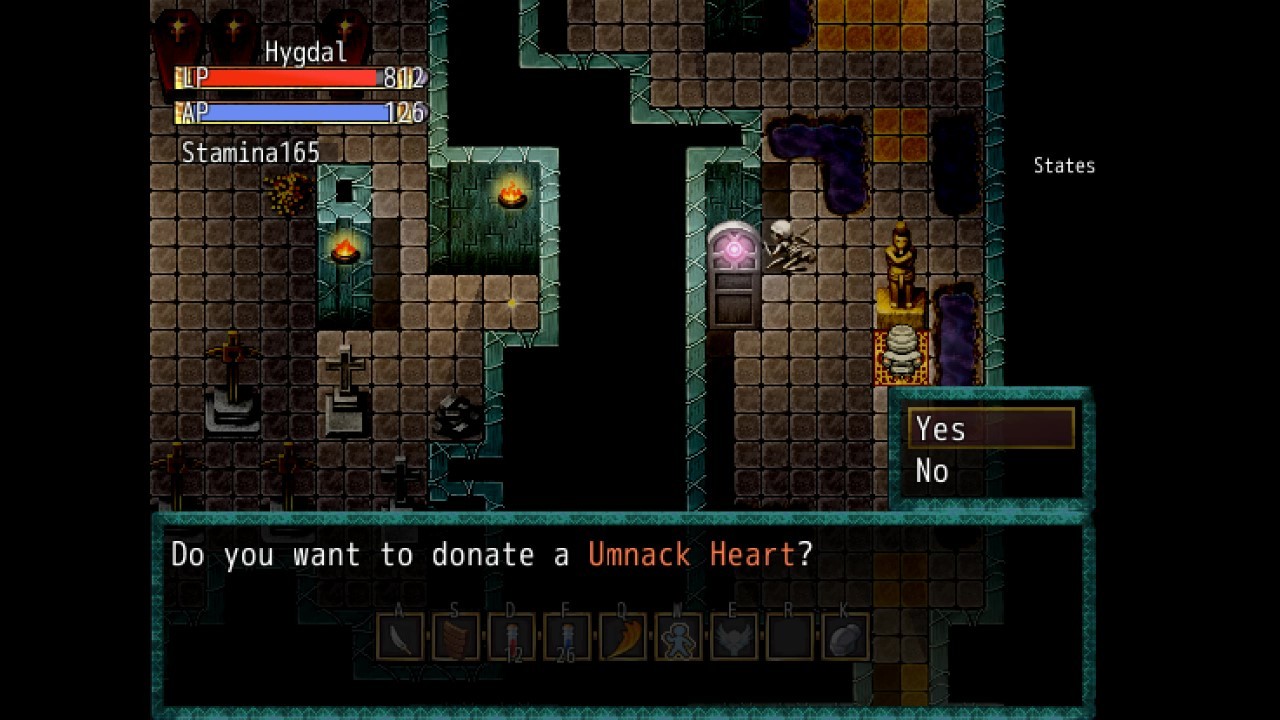The width and height of the screenshot is (1280, 720).
Task: Choose No in the donation prompt
Action: pos(933,471)
